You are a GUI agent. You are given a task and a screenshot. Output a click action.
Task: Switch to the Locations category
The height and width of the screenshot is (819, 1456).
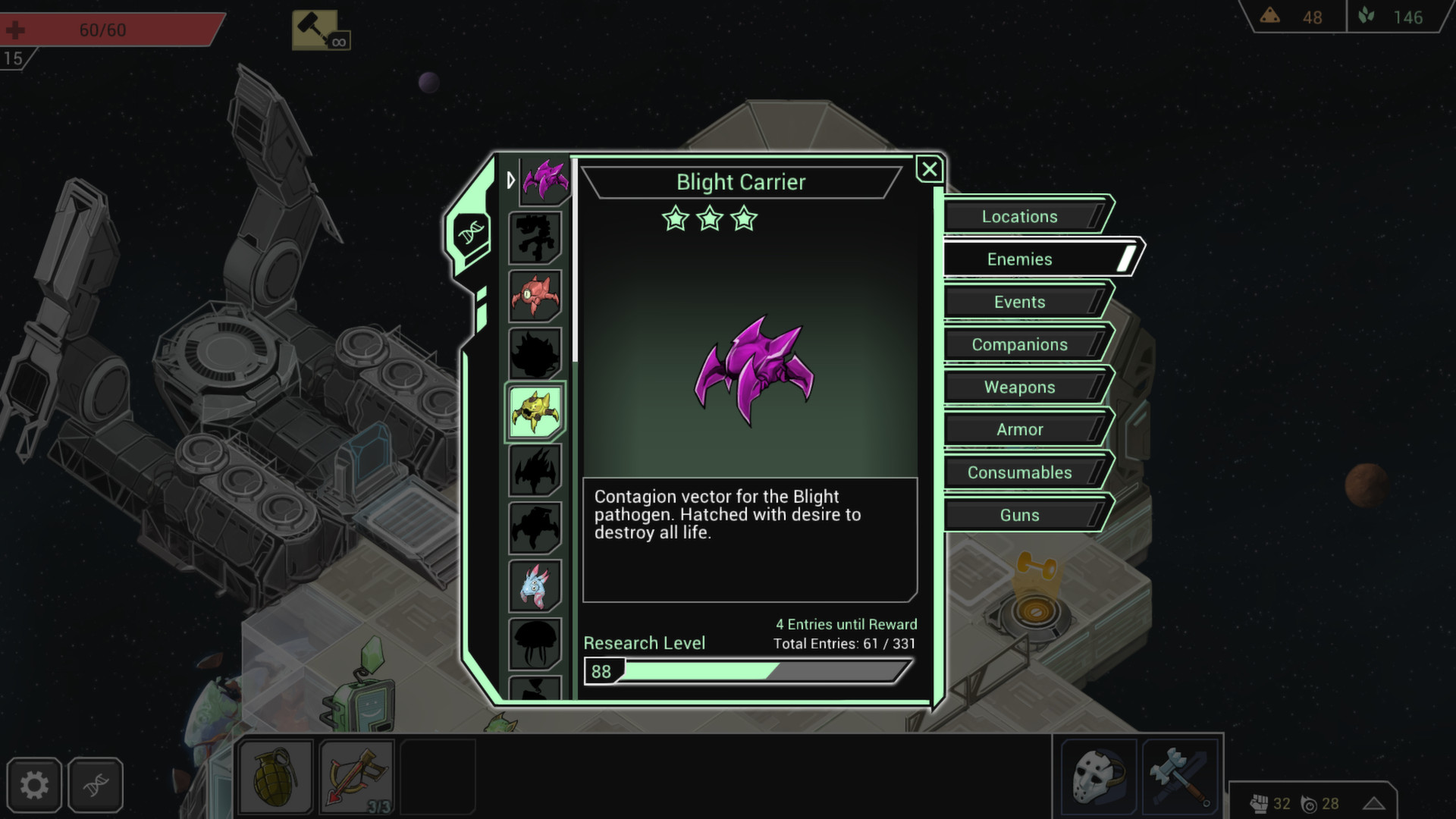(x=1020, y=216)
